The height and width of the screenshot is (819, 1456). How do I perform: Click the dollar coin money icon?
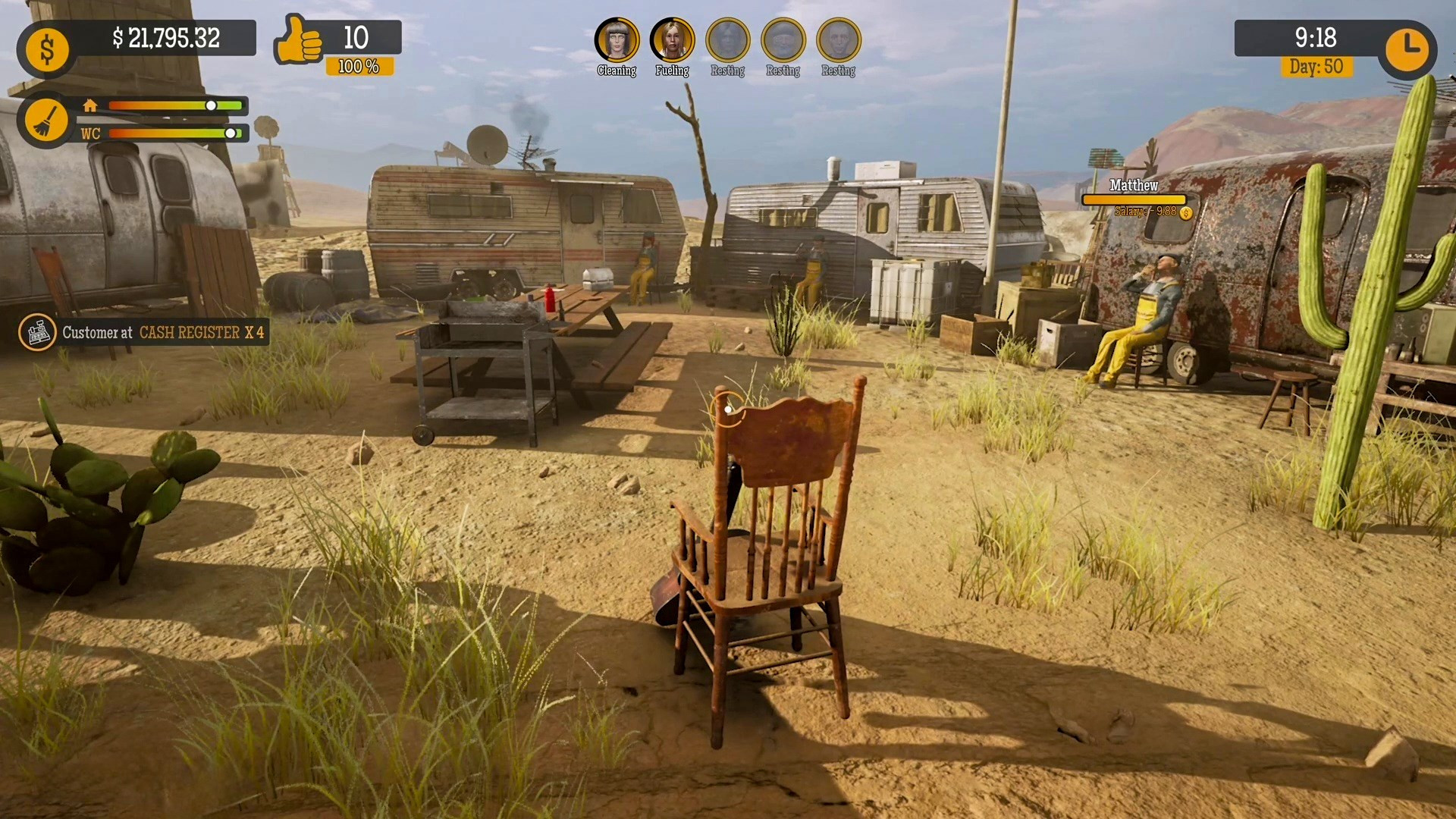47,51
